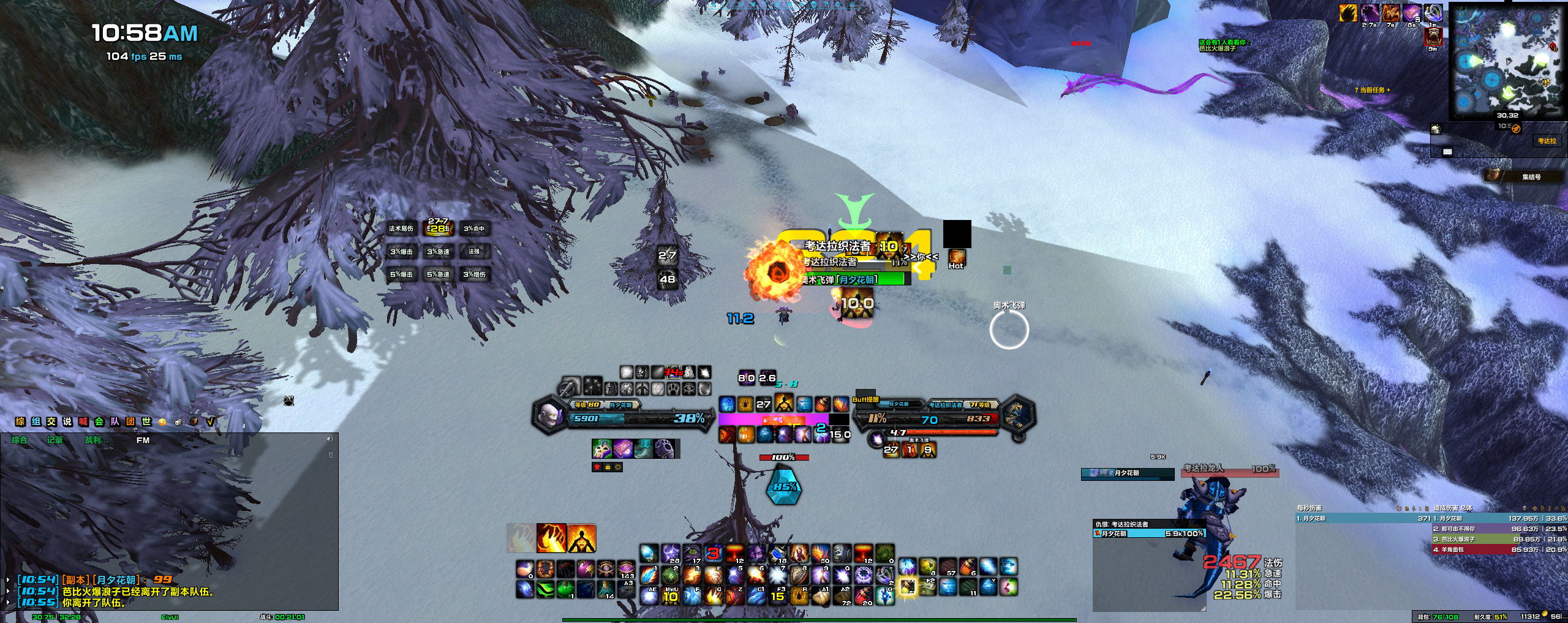The height and width of the screenshot is (623, 1568).
Task: Choose the 说 say channel button
Action: 67,421
